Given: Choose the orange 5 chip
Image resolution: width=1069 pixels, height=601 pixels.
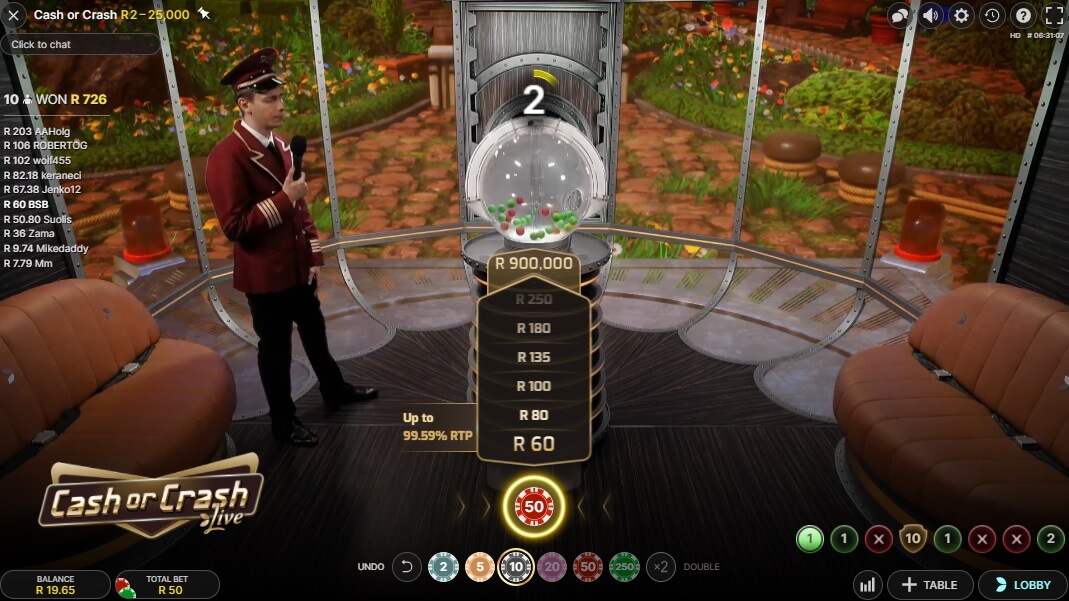Looking at the screenshot, I should pos(479,567).
